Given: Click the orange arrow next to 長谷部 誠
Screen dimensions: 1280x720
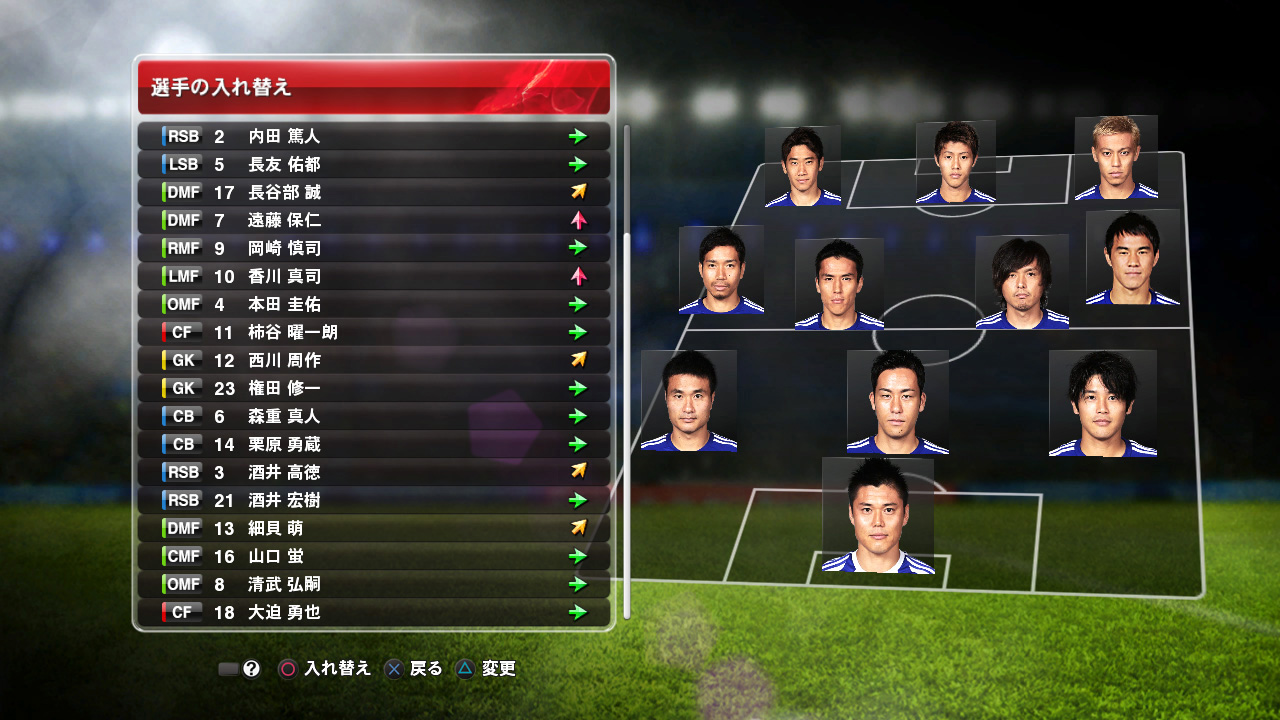Looking at the screenshot, I should (x=578, y=193).
